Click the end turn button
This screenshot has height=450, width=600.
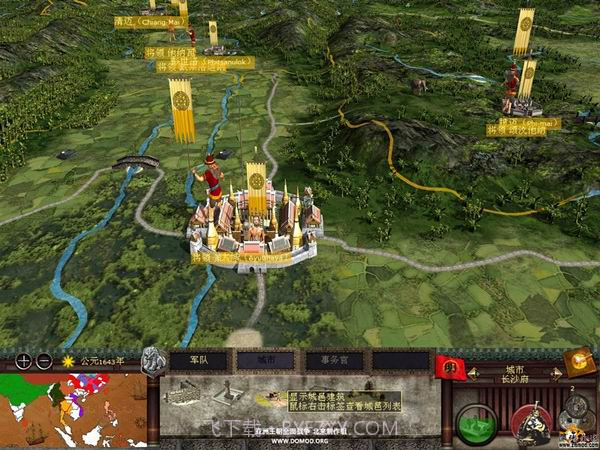(x=579, y=361)
